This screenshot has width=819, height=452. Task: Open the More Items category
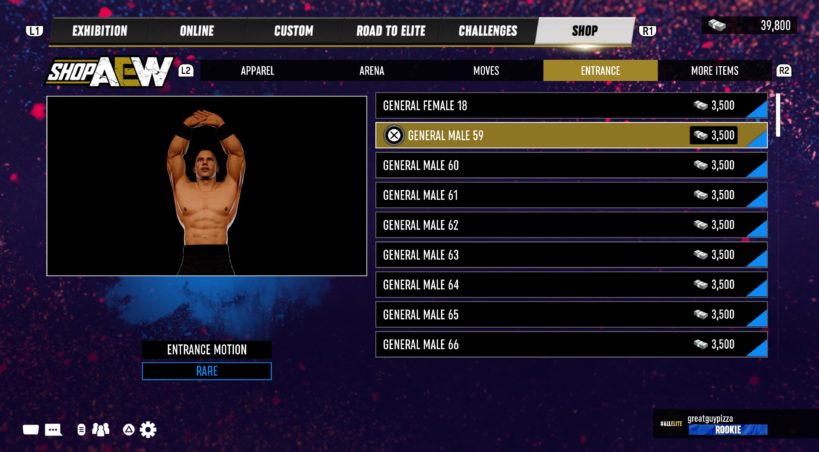(714, 71)
